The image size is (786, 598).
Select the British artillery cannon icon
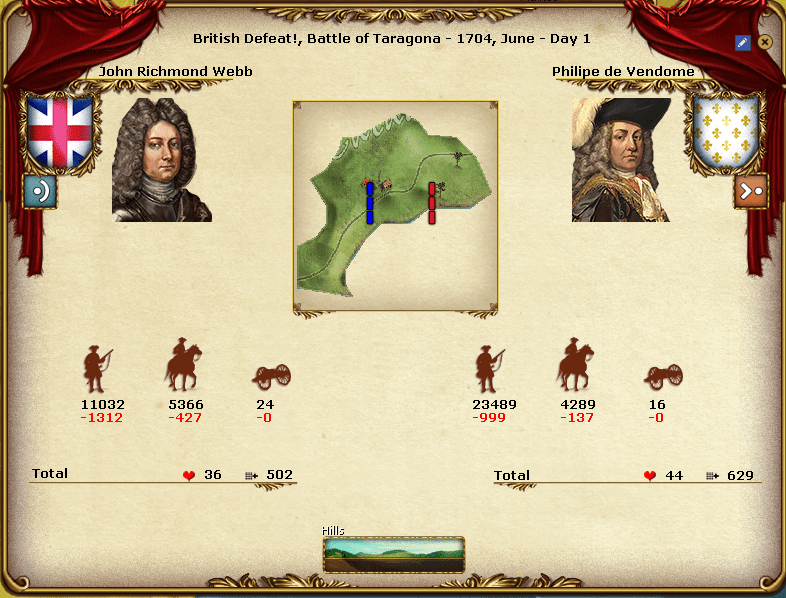(x=272, y=376)
